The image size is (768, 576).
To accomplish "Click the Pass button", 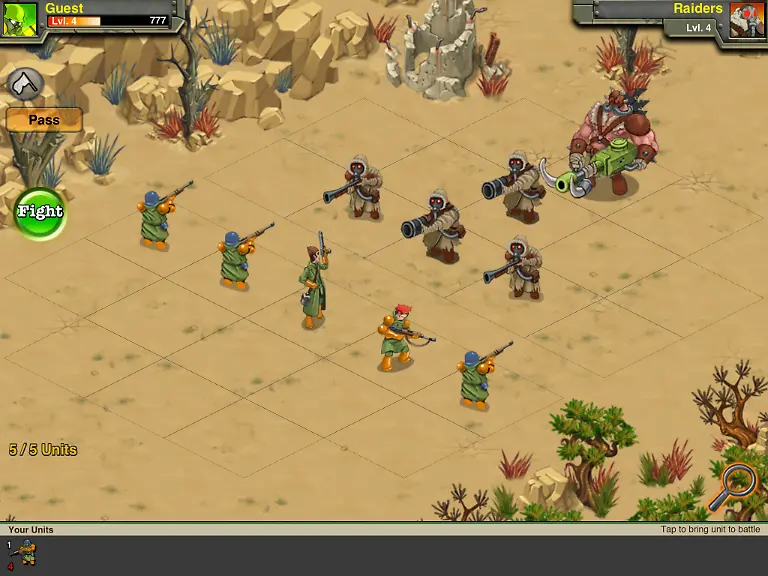I will click(44, 120).
